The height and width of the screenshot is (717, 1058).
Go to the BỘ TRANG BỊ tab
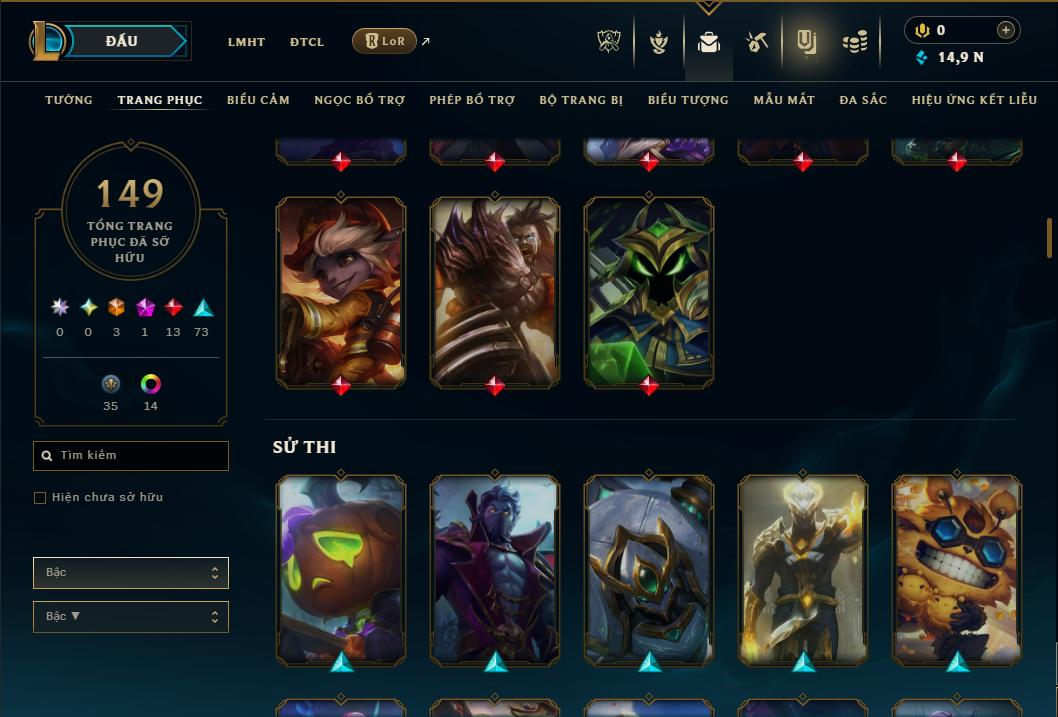pos(581,100)
